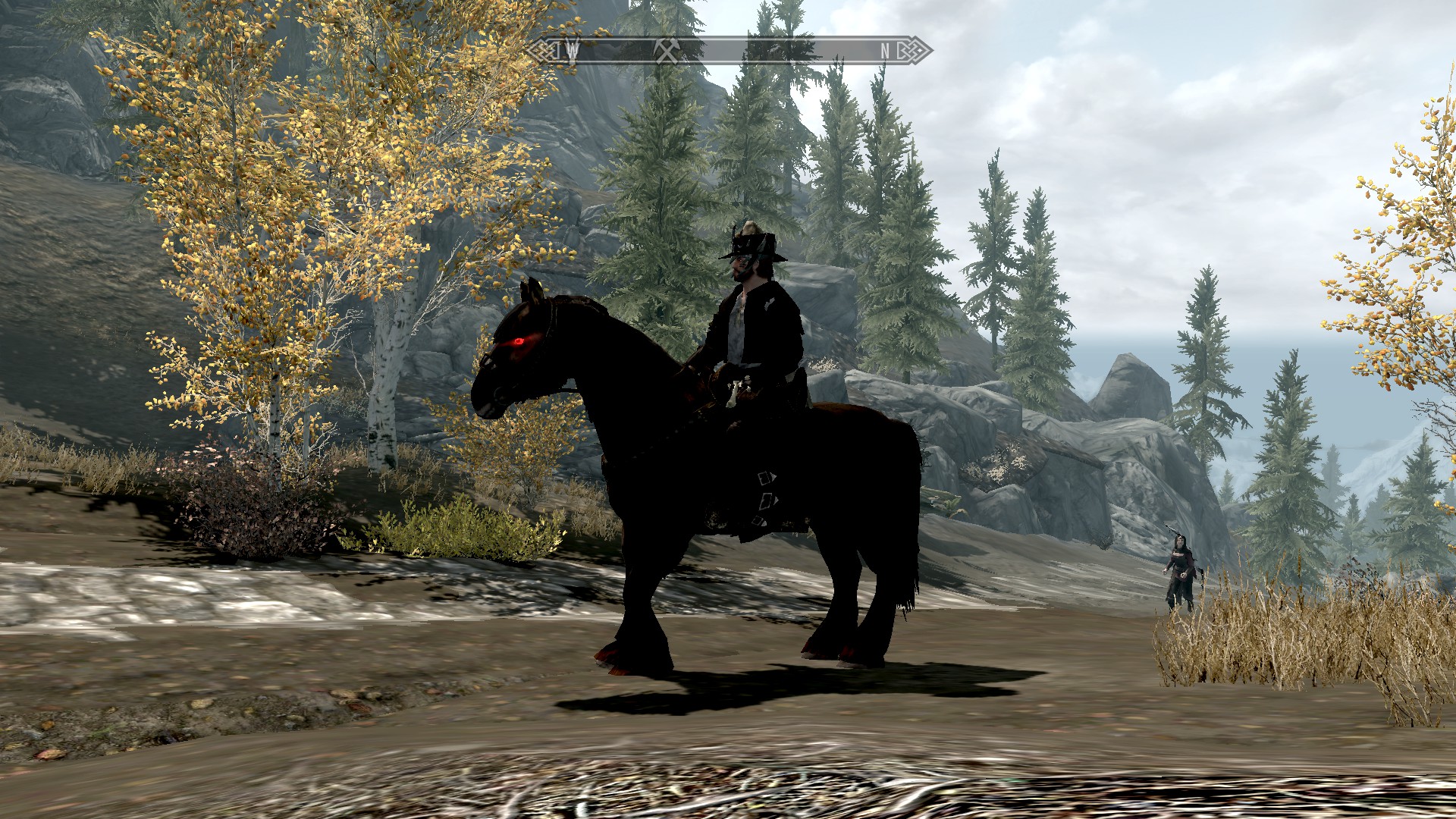Click the crossed pickaxes mine marker on compass
Viewport: 1456px width, 819px height.
coord(667,51)
